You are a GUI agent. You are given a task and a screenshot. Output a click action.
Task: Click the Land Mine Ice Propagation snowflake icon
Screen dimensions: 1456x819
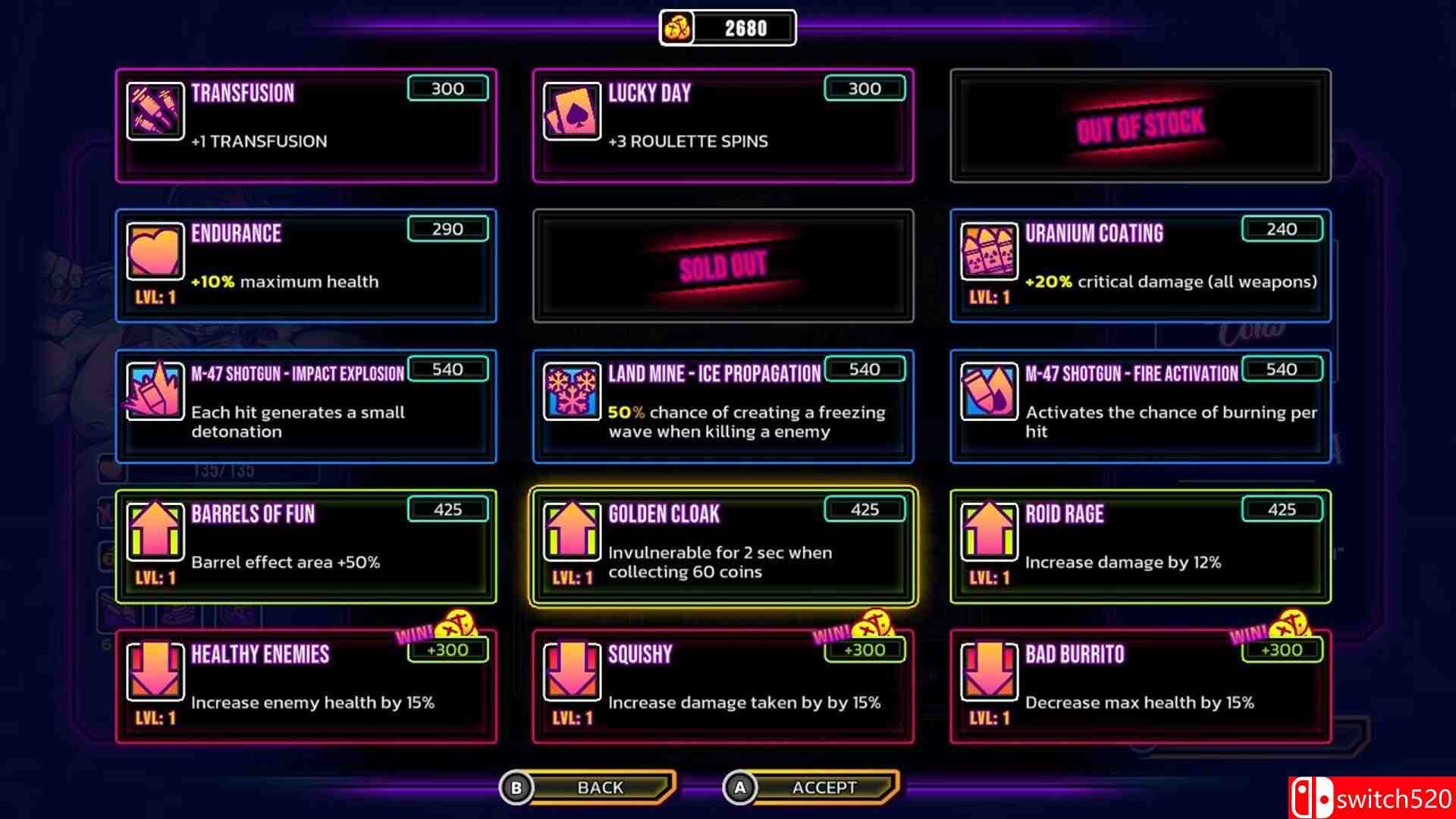pos(573,393)
